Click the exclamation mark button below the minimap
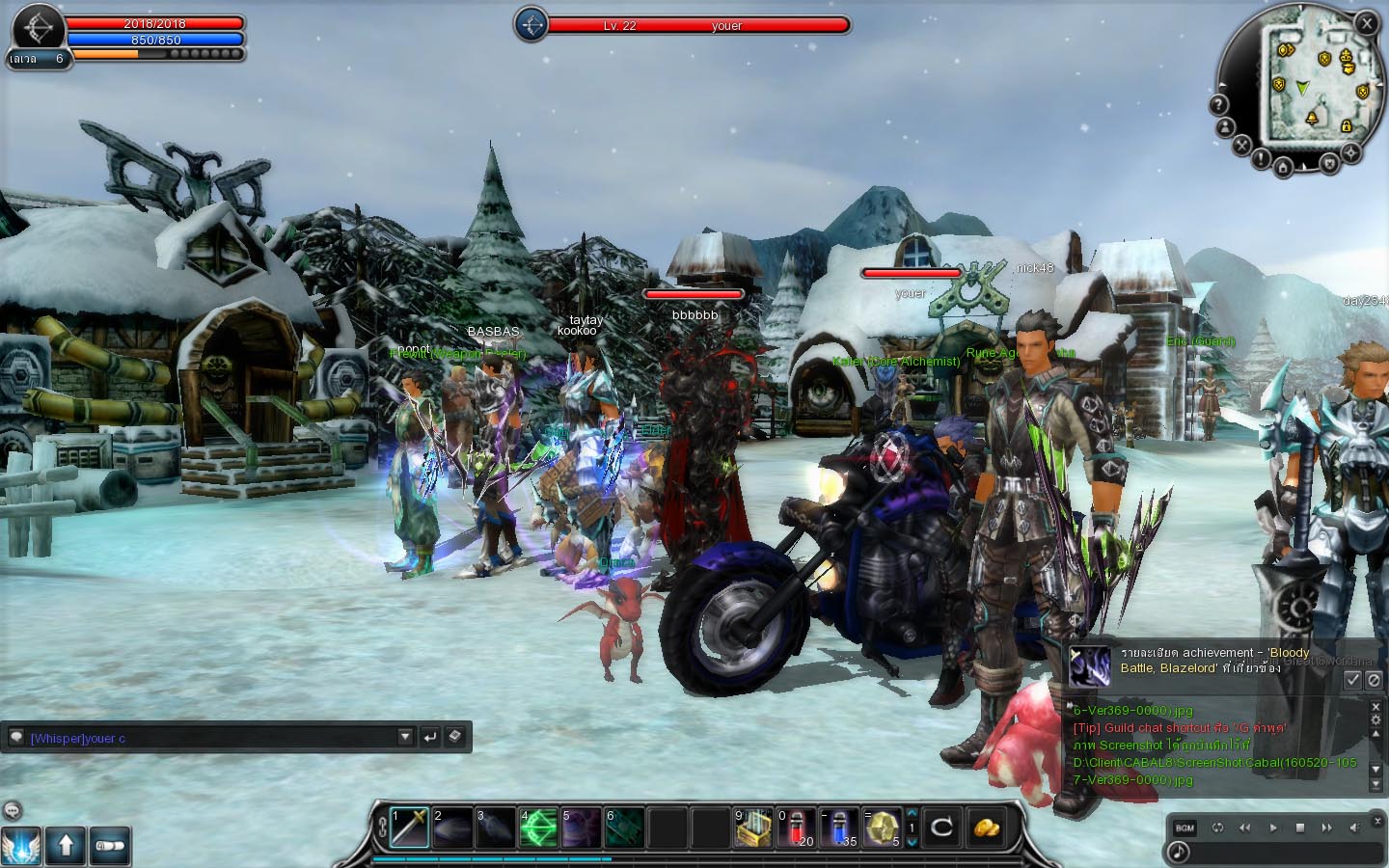1389x868 pixels. (1261, 160)
